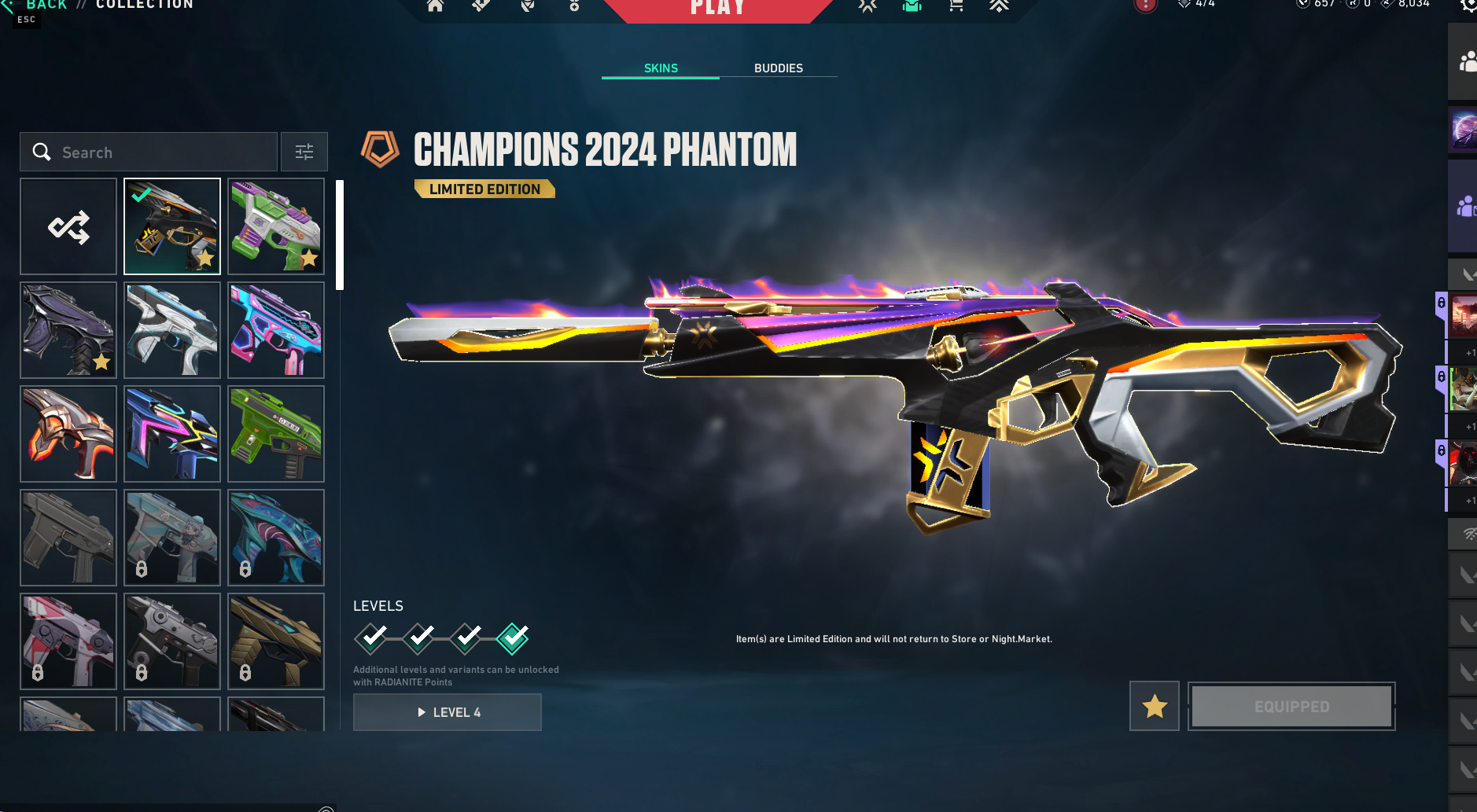
Task: Open the friends list panel icon
Action: point(1465,61)
